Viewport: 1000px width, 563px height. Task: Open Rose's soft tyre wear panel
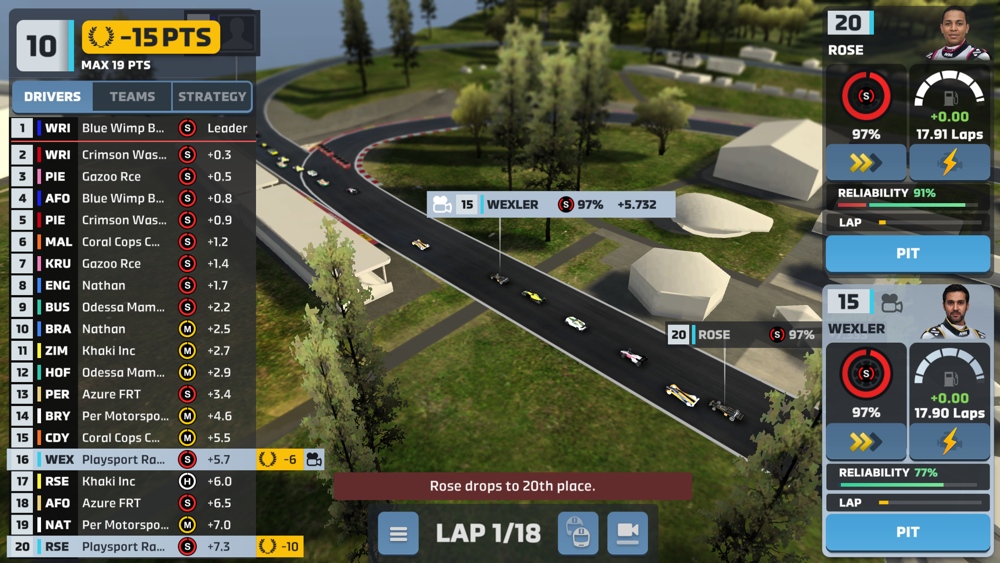click(866, 103)
